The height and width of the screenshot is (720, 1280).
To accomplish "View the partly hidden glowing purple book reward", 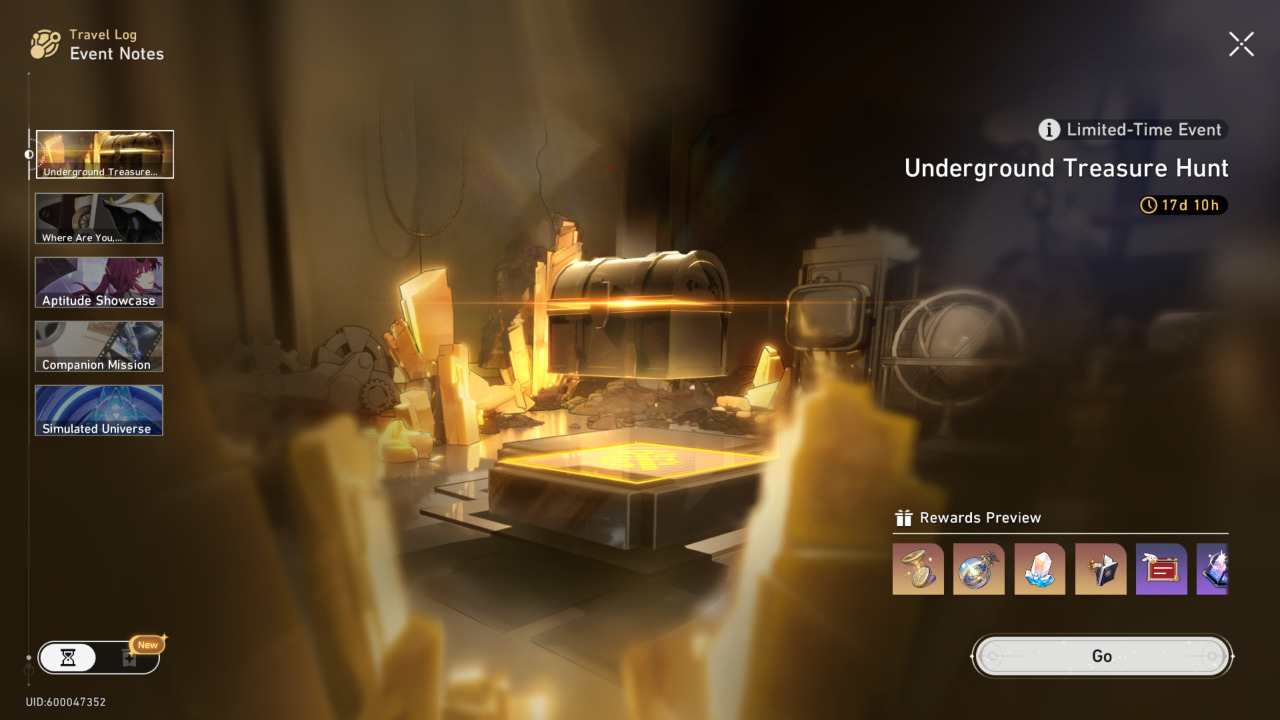I will click(1213, 569).
